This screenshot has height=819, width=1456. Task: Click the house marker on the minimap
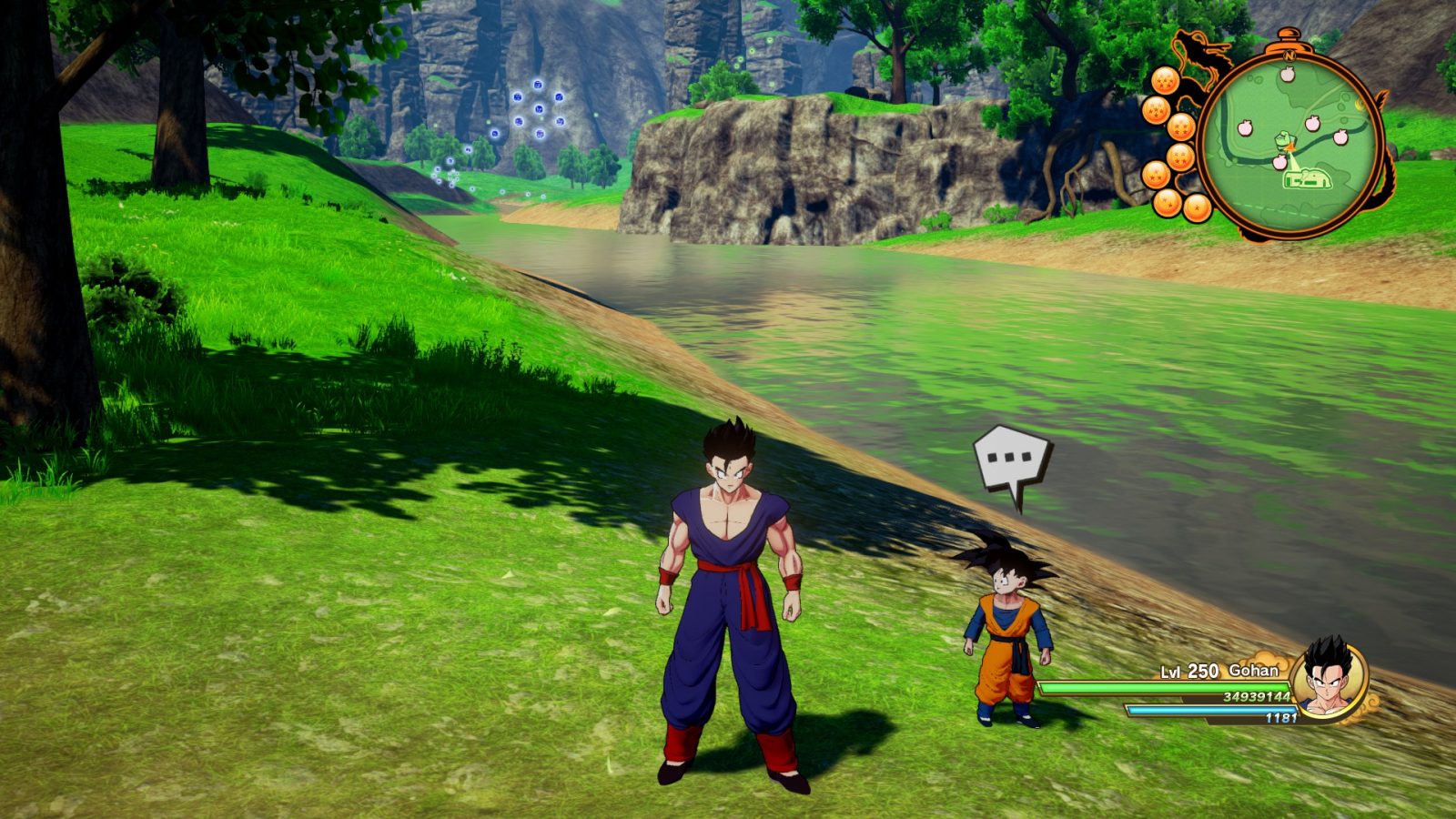[1307, 179]
